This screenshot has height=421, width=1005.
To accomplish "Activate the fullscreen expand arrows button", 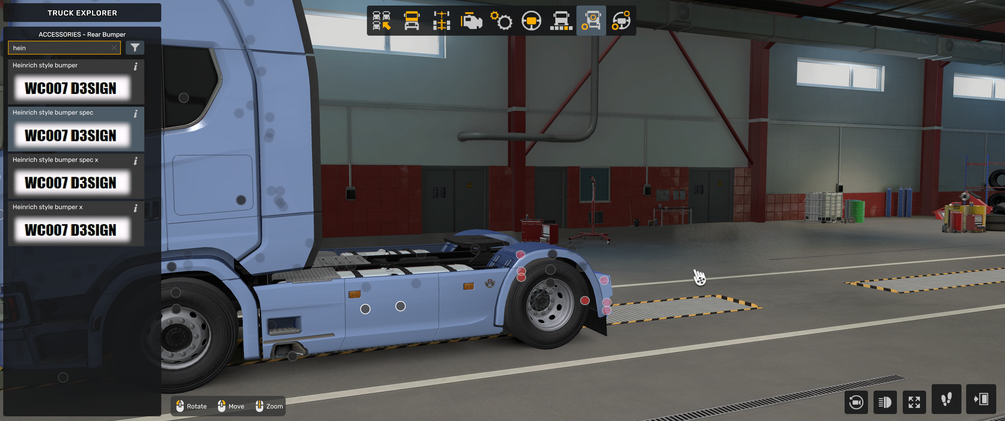I will (x=914, y=401).
